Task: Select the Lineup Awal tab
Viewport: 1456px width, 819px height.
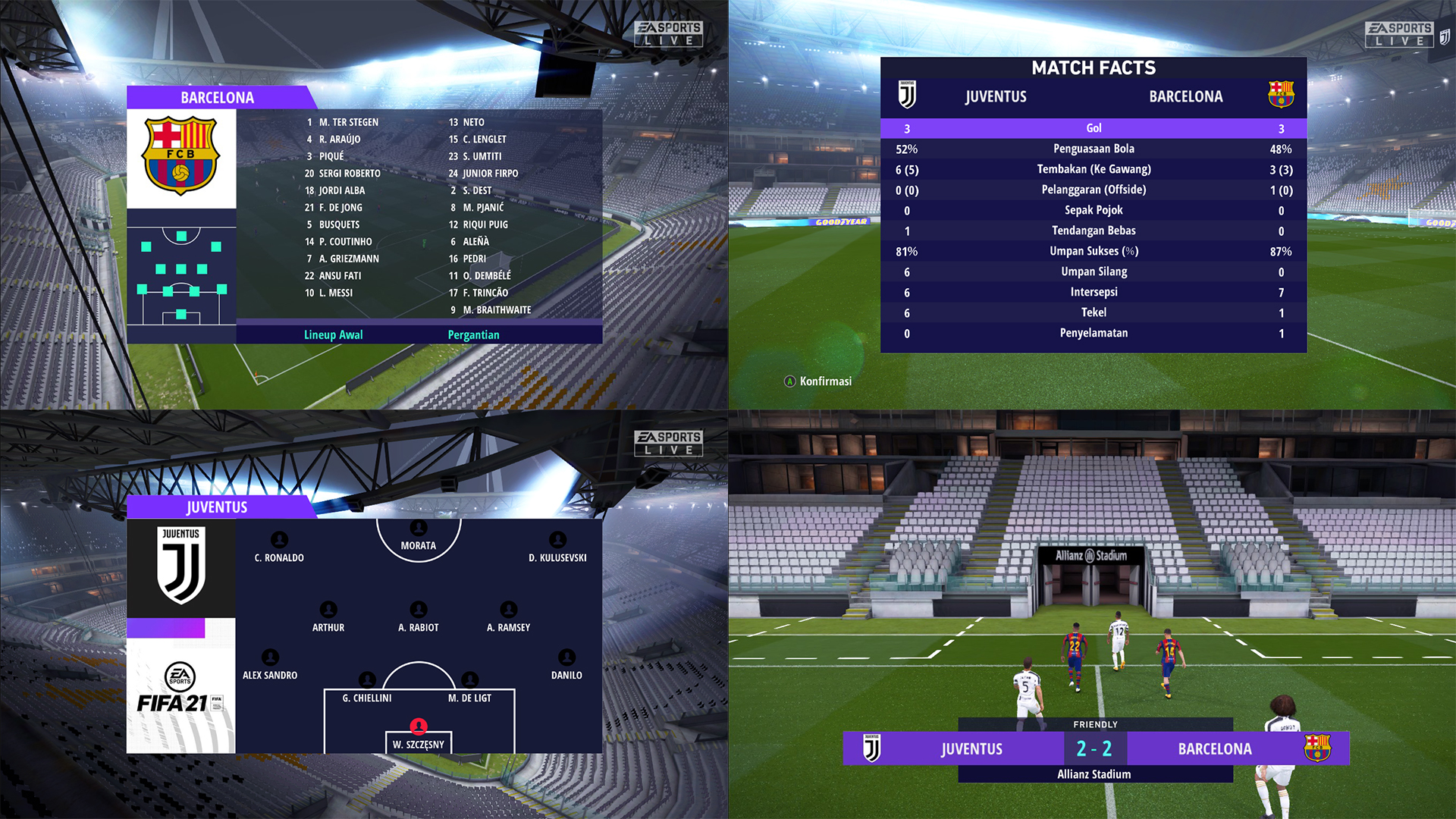Action: [x=333, y=334]
